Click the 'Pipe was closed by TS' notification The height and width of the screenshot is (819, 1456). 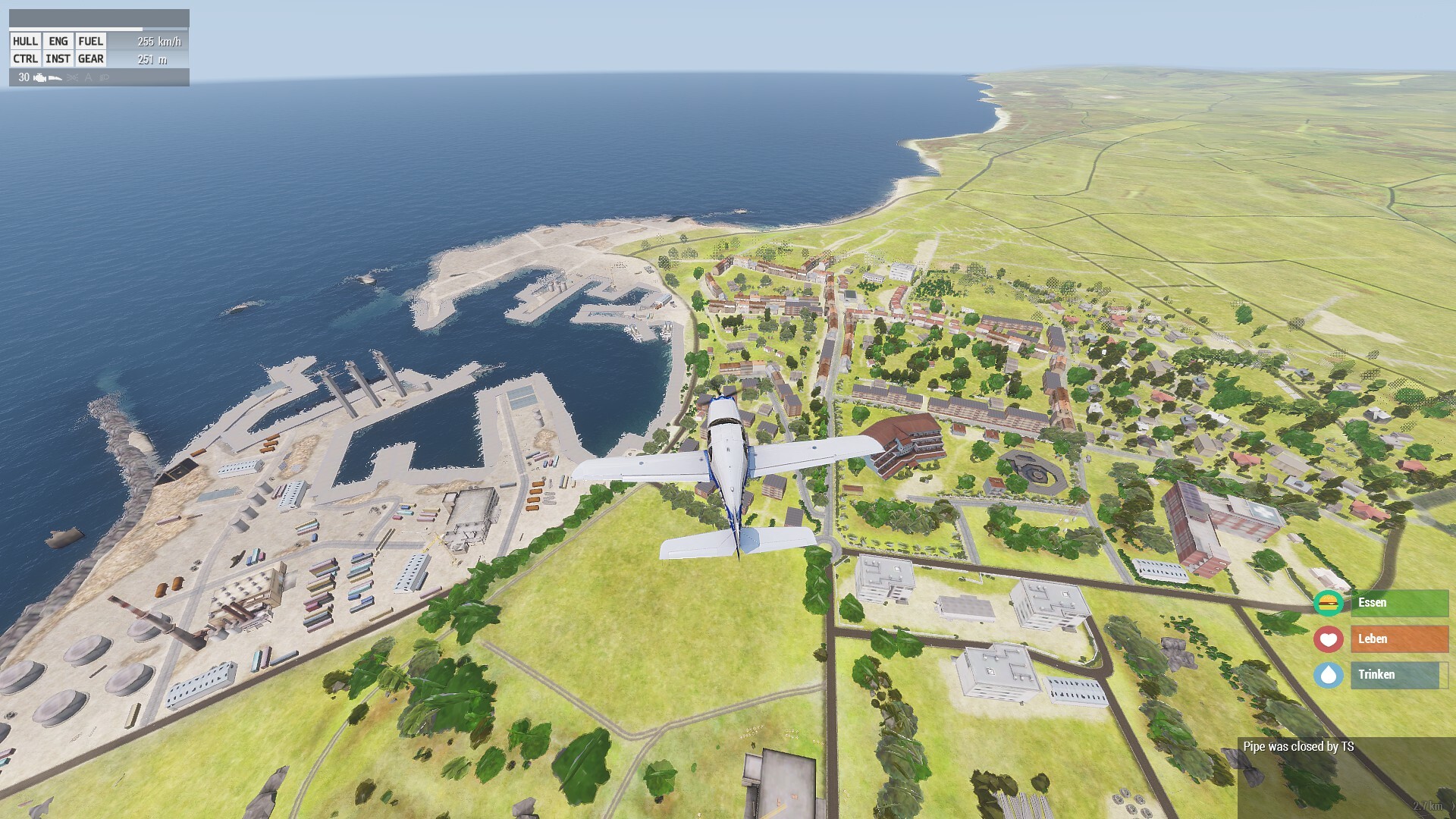coord(1298,747)
